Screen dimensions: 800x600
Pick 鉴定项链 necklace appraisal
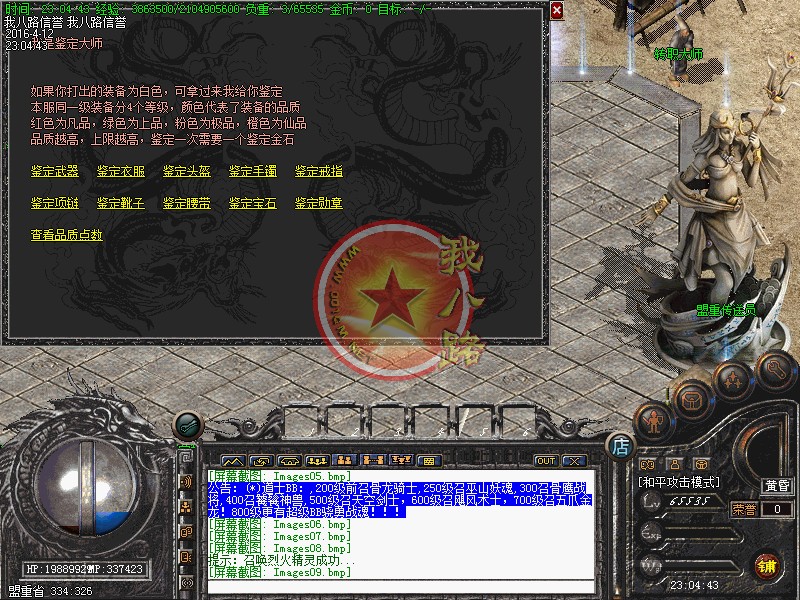click(54, 203)
